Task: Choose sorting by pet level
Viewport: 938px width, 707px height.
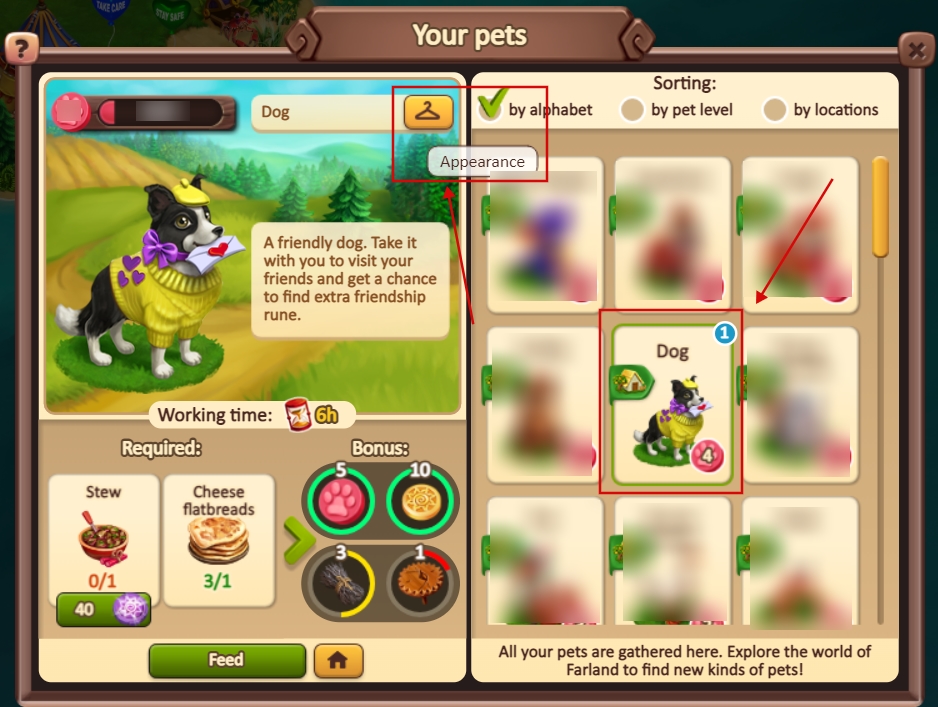Action: pyautogui.click(x=632, y=110)
